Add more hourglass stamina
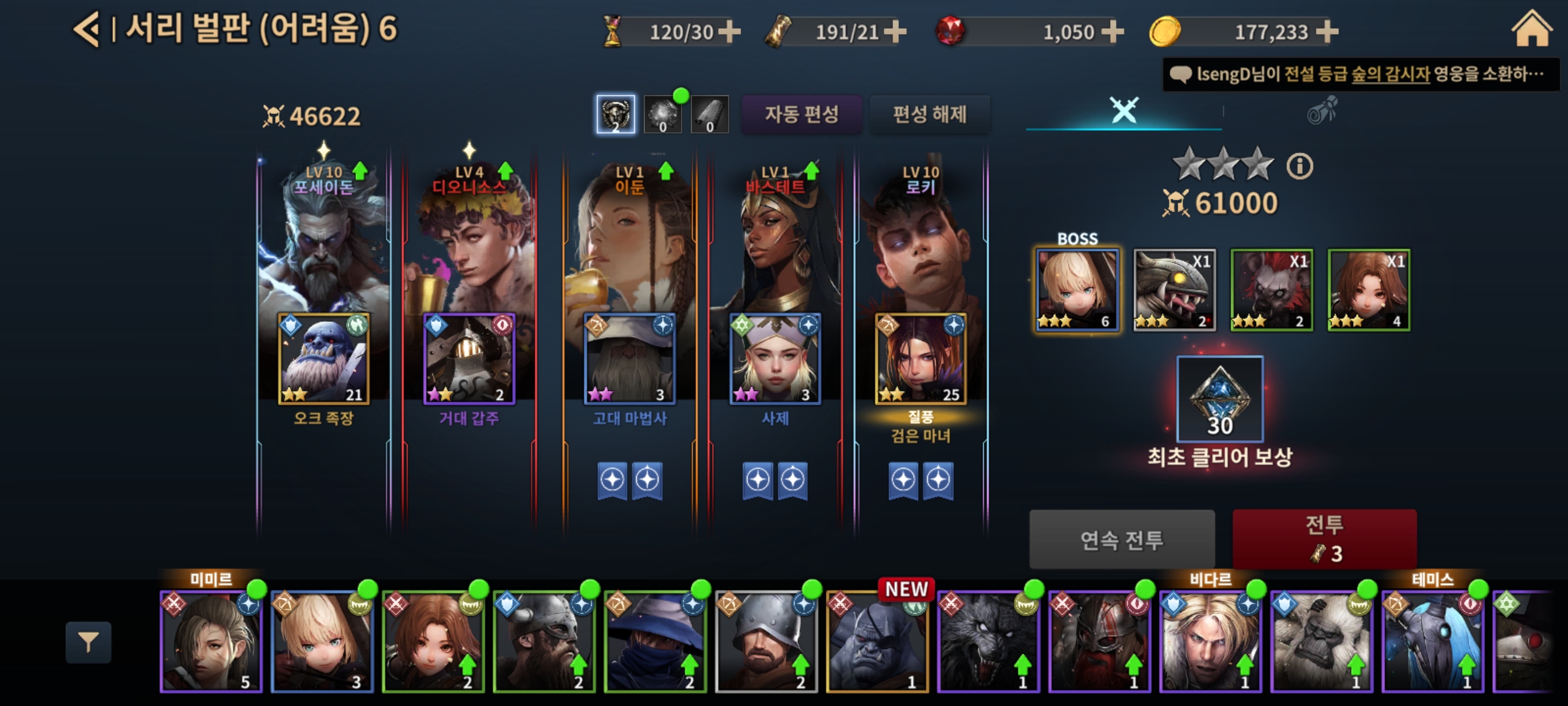Image resolution: width=1568 pixels, height=706 pixels. (730, 31)
